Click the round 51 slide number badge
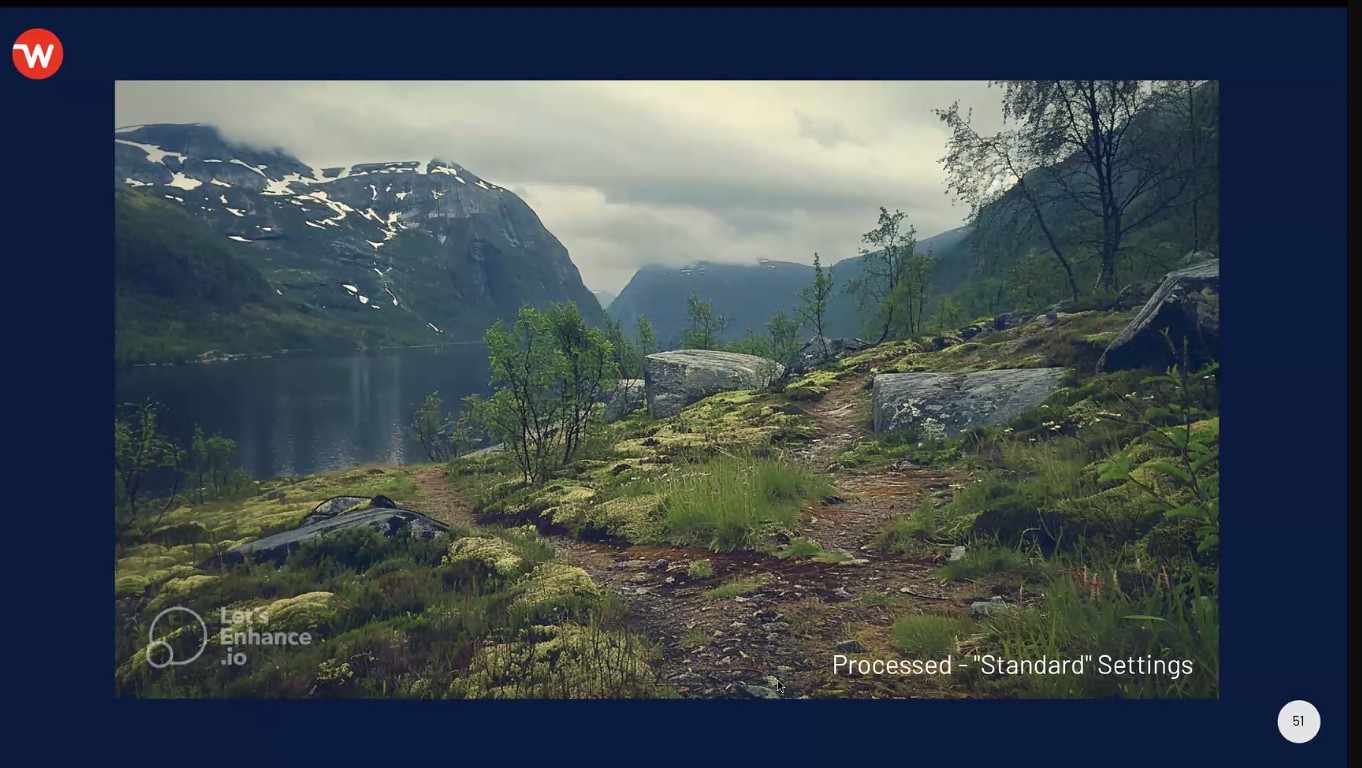The width and height of the screenshot is (1362, 768). [1298, 721]
